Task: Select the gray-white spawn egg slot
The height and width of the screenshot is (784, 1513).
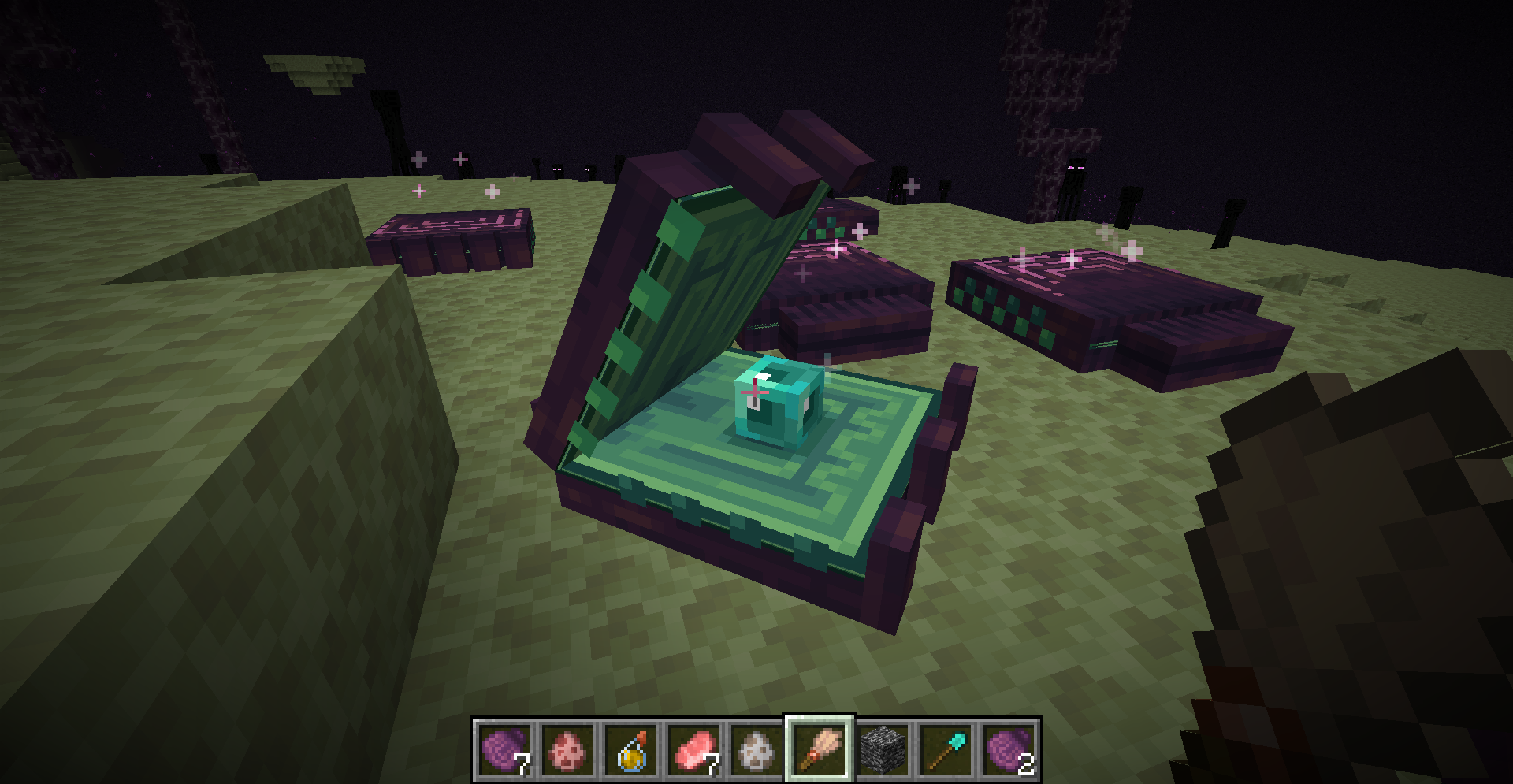Action: 758,749
